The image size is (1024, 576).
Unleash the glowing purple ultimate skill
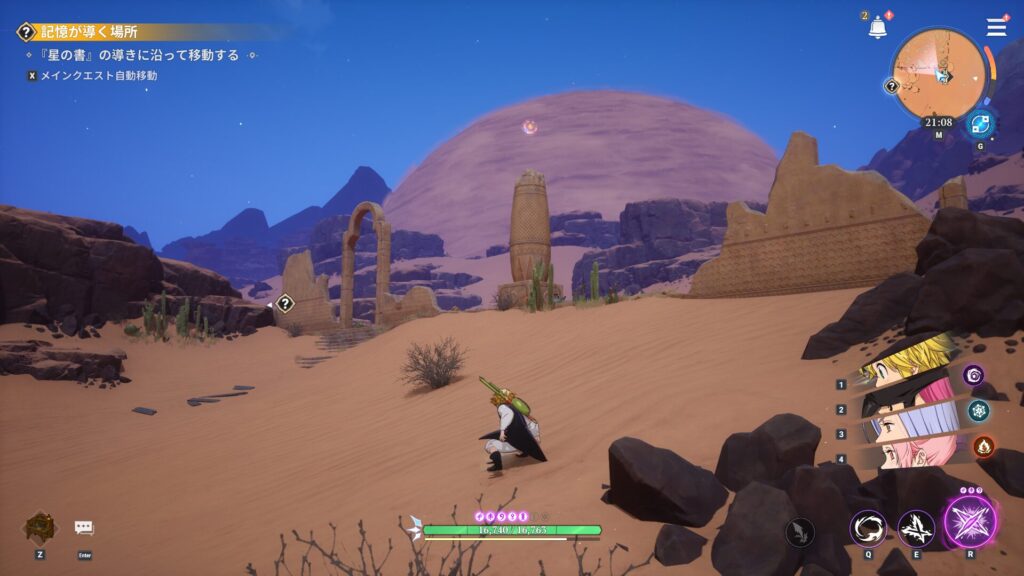[x=970, y=522]
